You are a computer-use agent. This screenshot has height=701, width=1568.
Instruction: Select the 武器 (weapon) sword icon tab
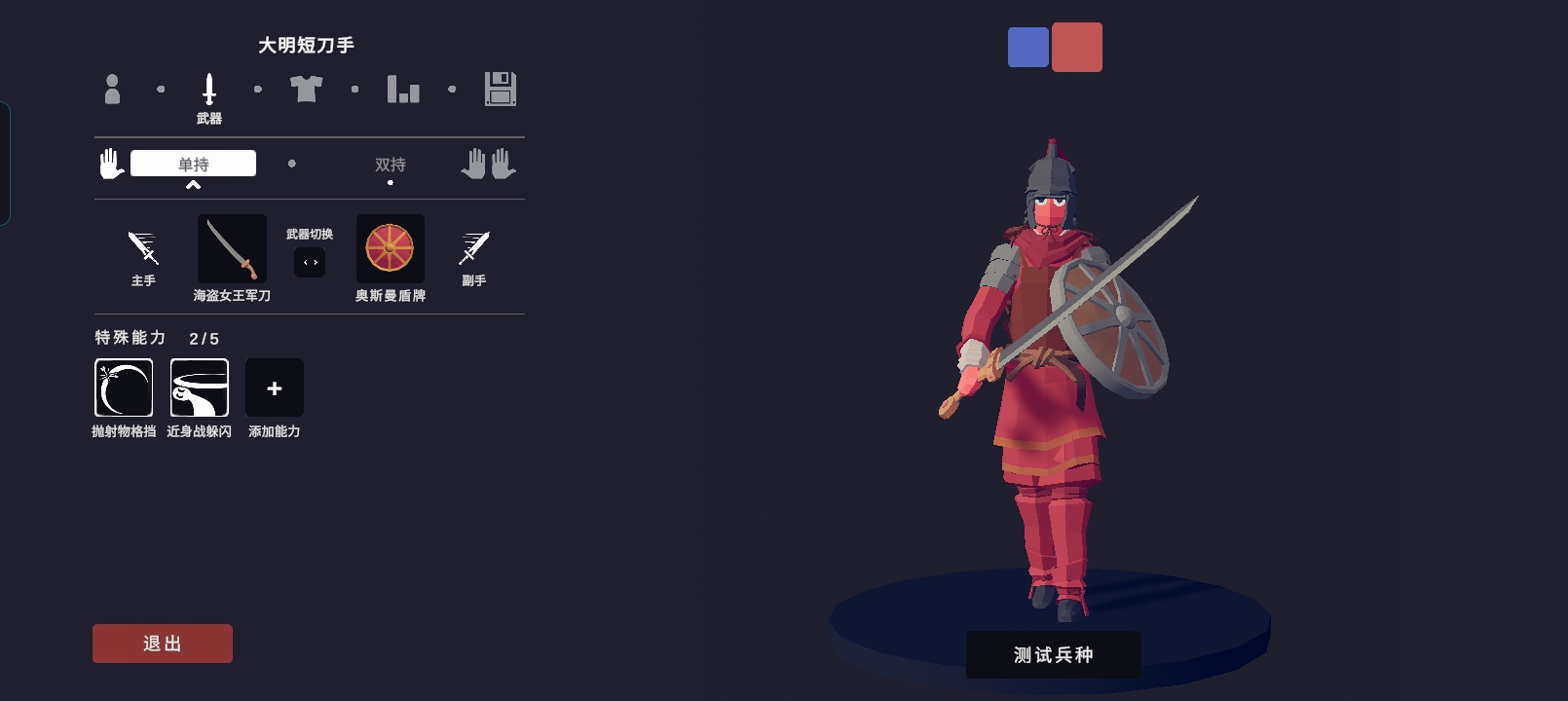[209, 89]
